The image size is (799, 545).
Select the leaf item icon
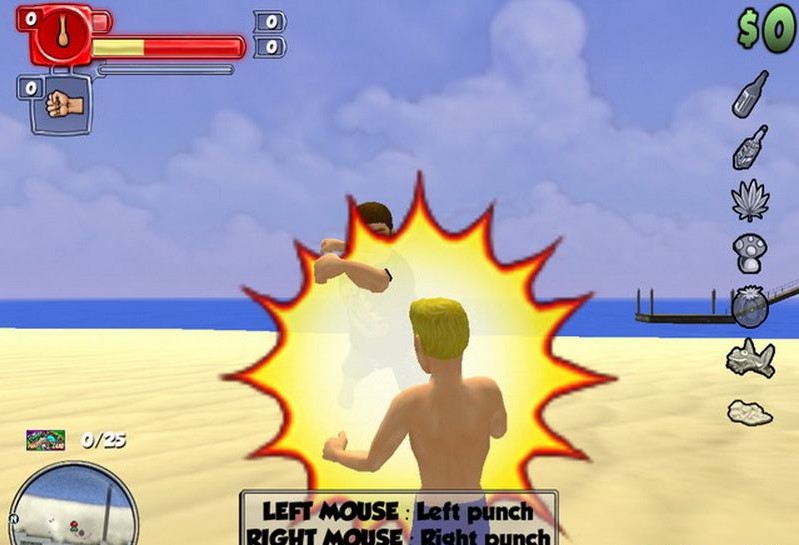coord(749,200)
